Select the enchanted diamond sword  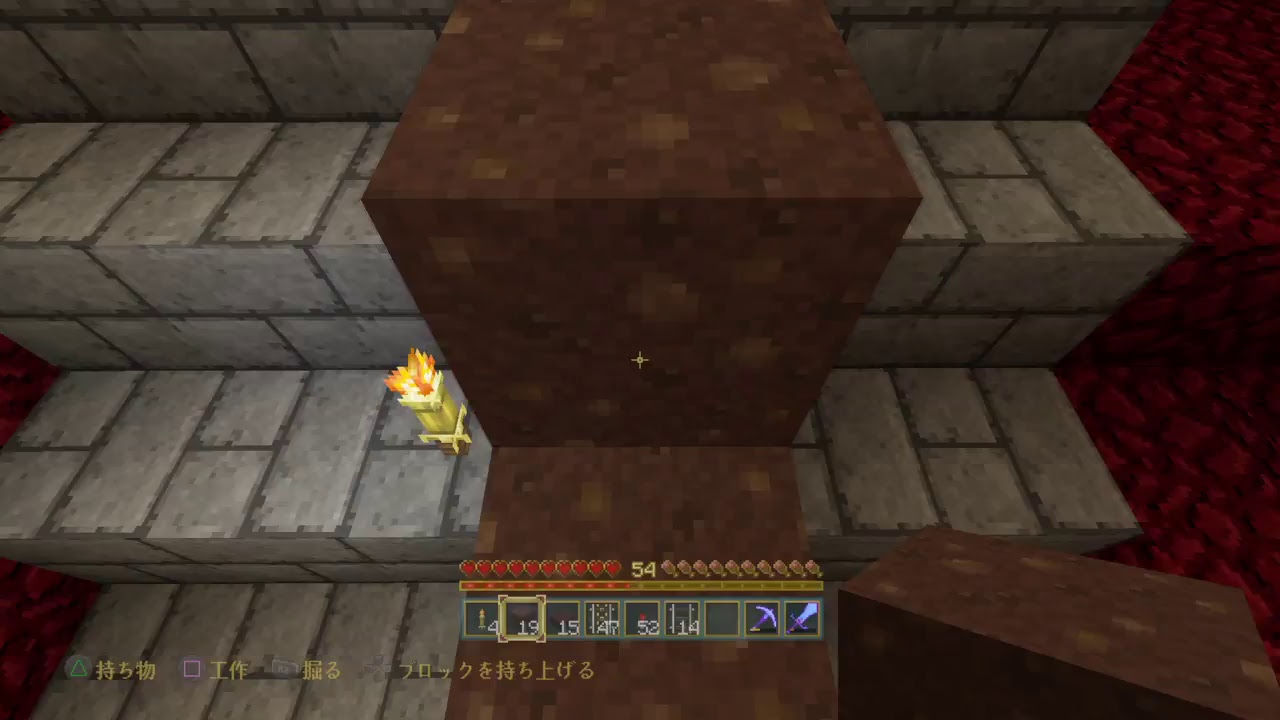[x=802, y=616]
